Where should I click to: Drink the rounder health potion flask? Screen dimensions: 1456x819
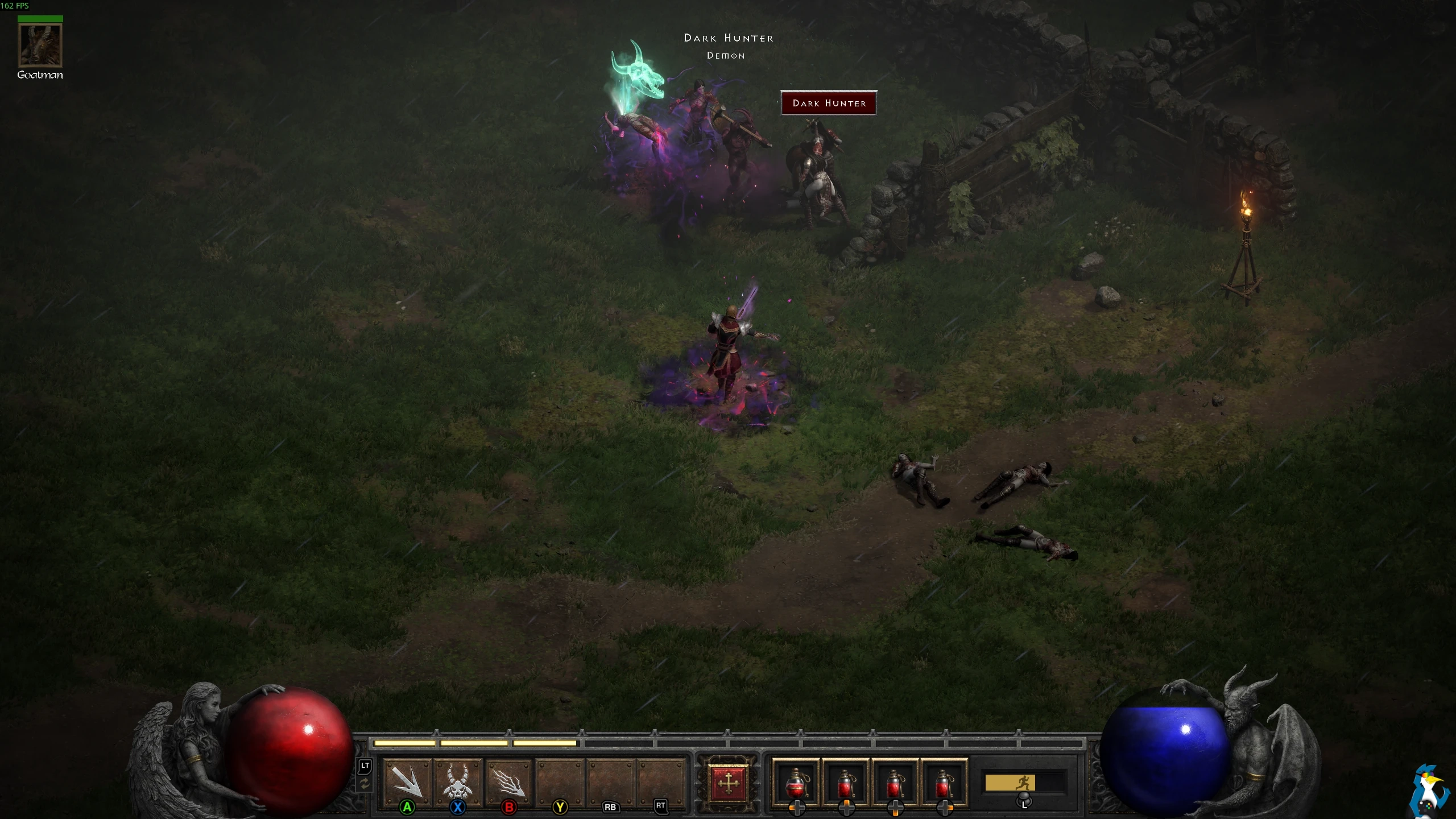coord(796,783)
